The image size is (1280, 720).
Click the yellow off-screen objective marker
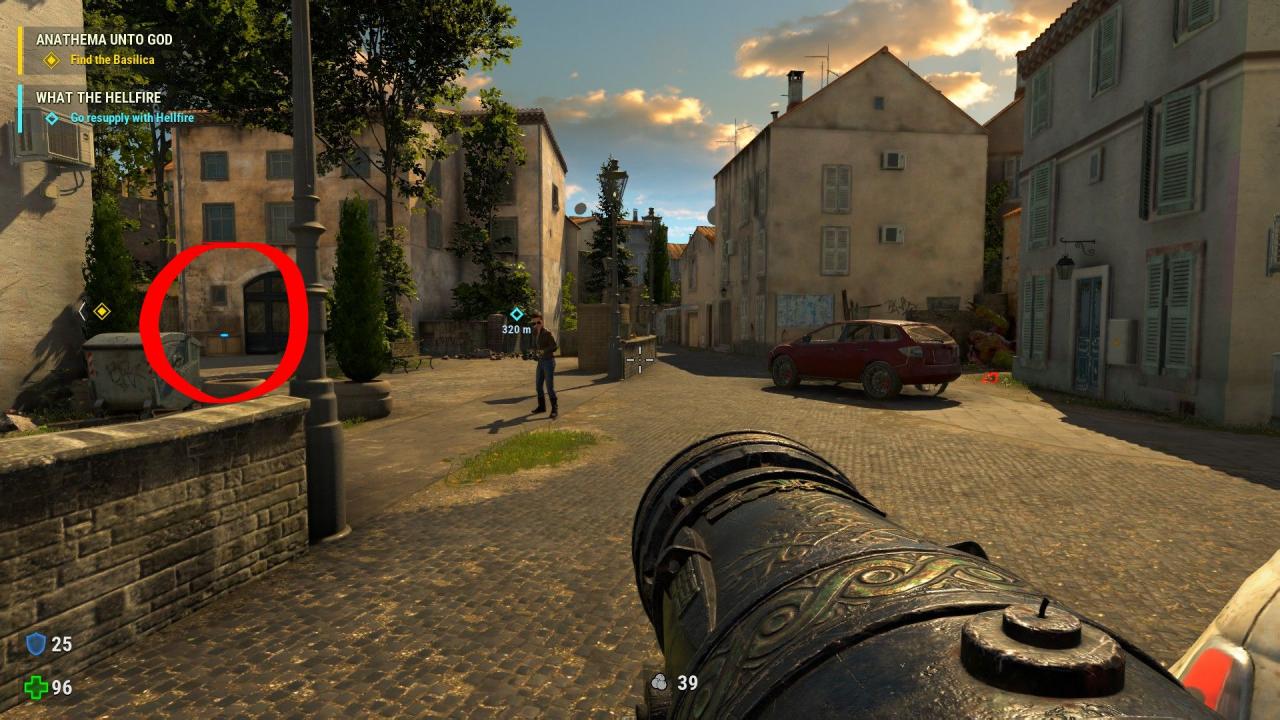(x=101, y=311)
